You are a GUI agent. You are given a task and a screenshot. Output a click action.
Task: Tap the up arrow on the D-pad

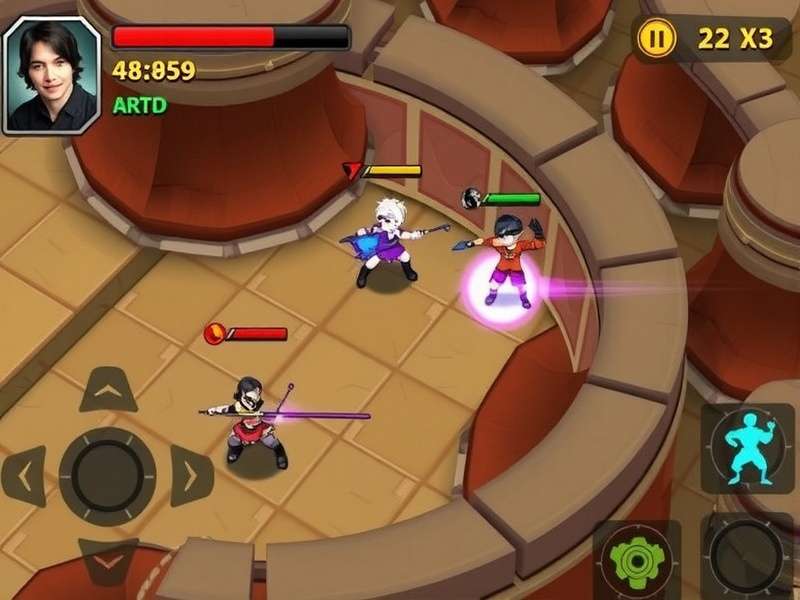click(108, 390)
